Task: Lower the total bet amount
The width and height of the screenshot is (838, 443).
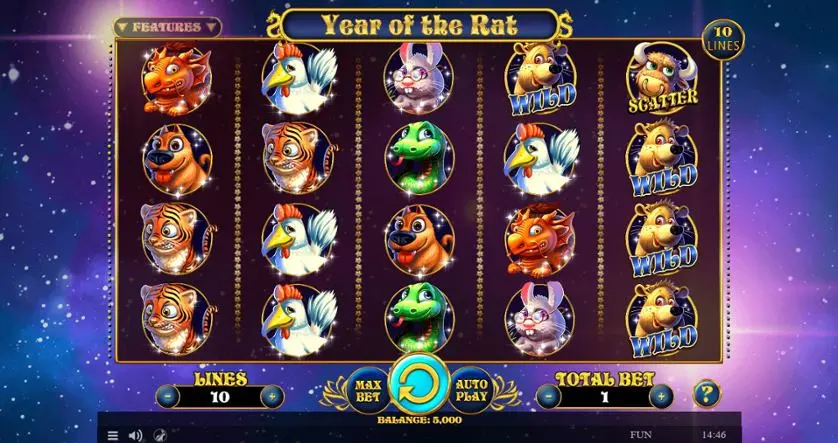Action: coord(547,396)
